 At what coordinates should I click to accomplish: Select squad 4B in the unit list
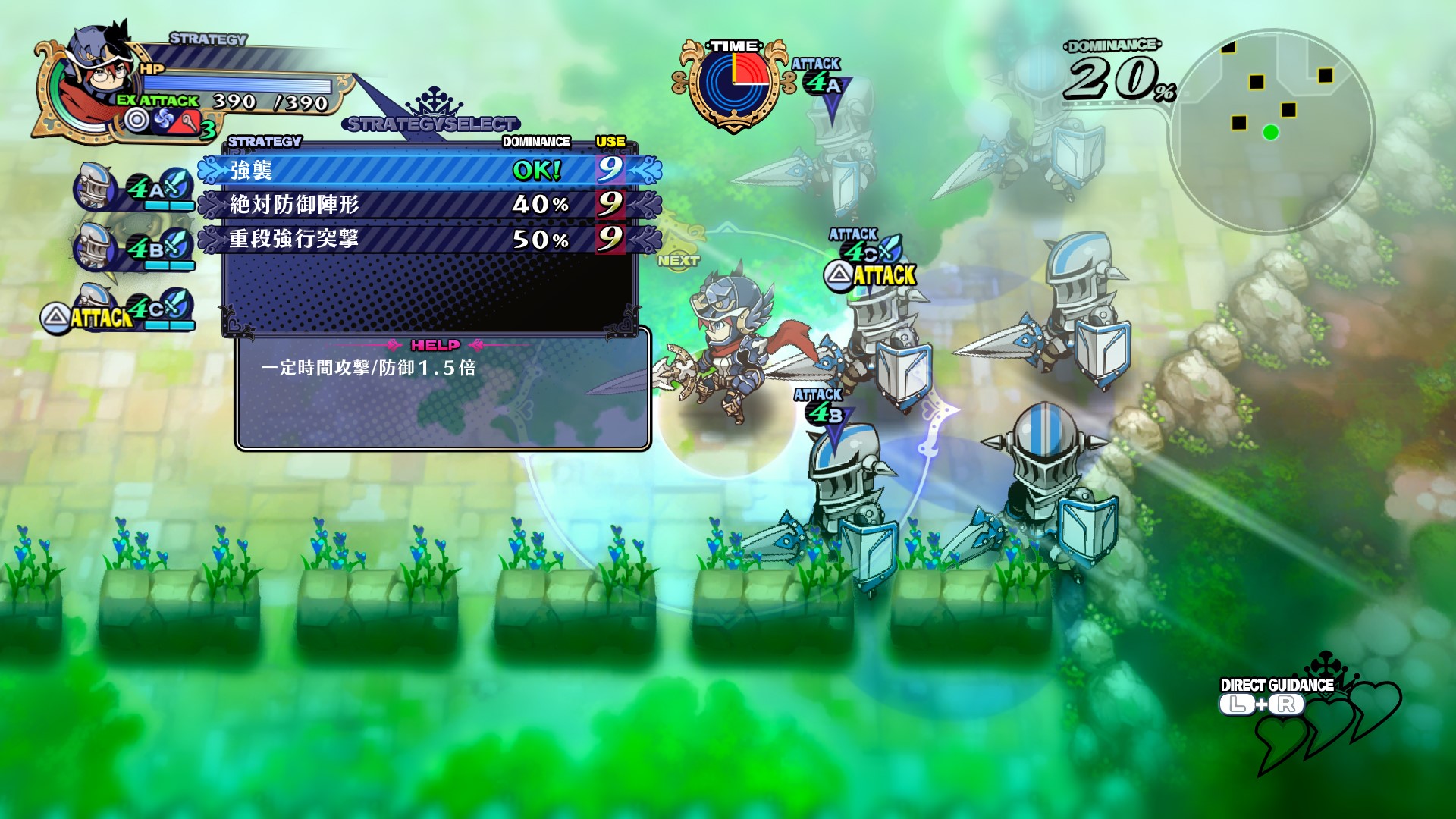click(135, 248)
